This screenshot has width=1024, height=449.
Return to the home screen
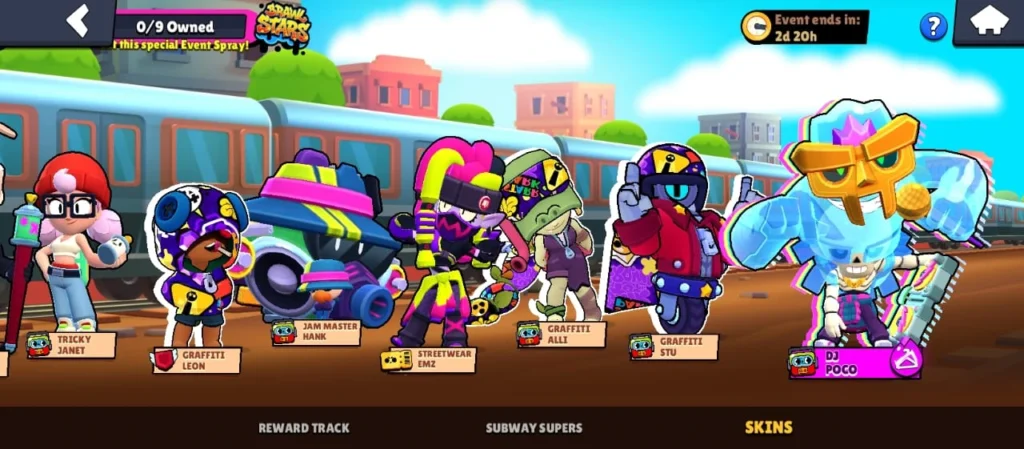988,21
